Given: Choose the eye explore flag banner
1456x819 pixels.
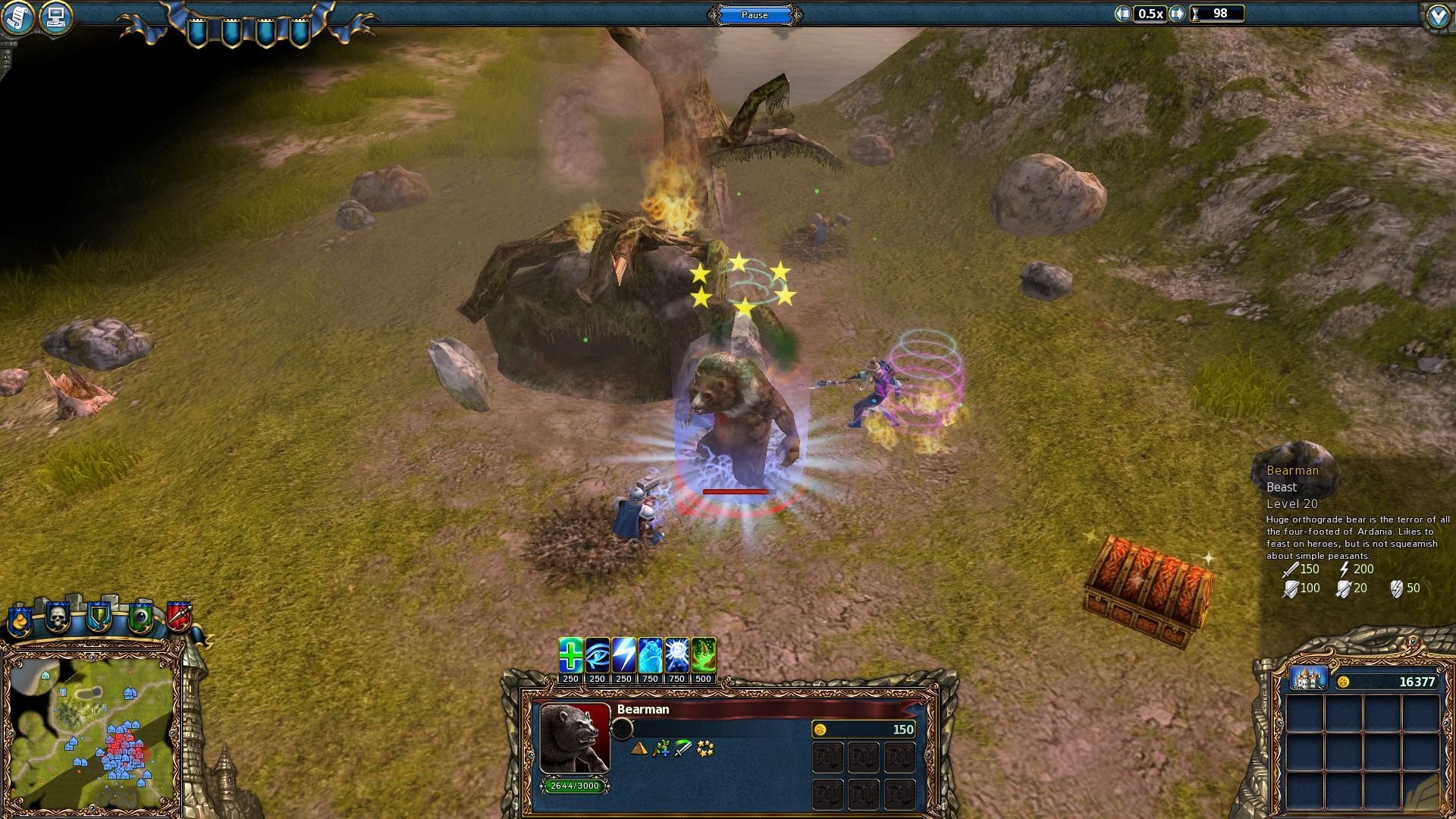Looking at the screenshot, I should click(140, 618).
